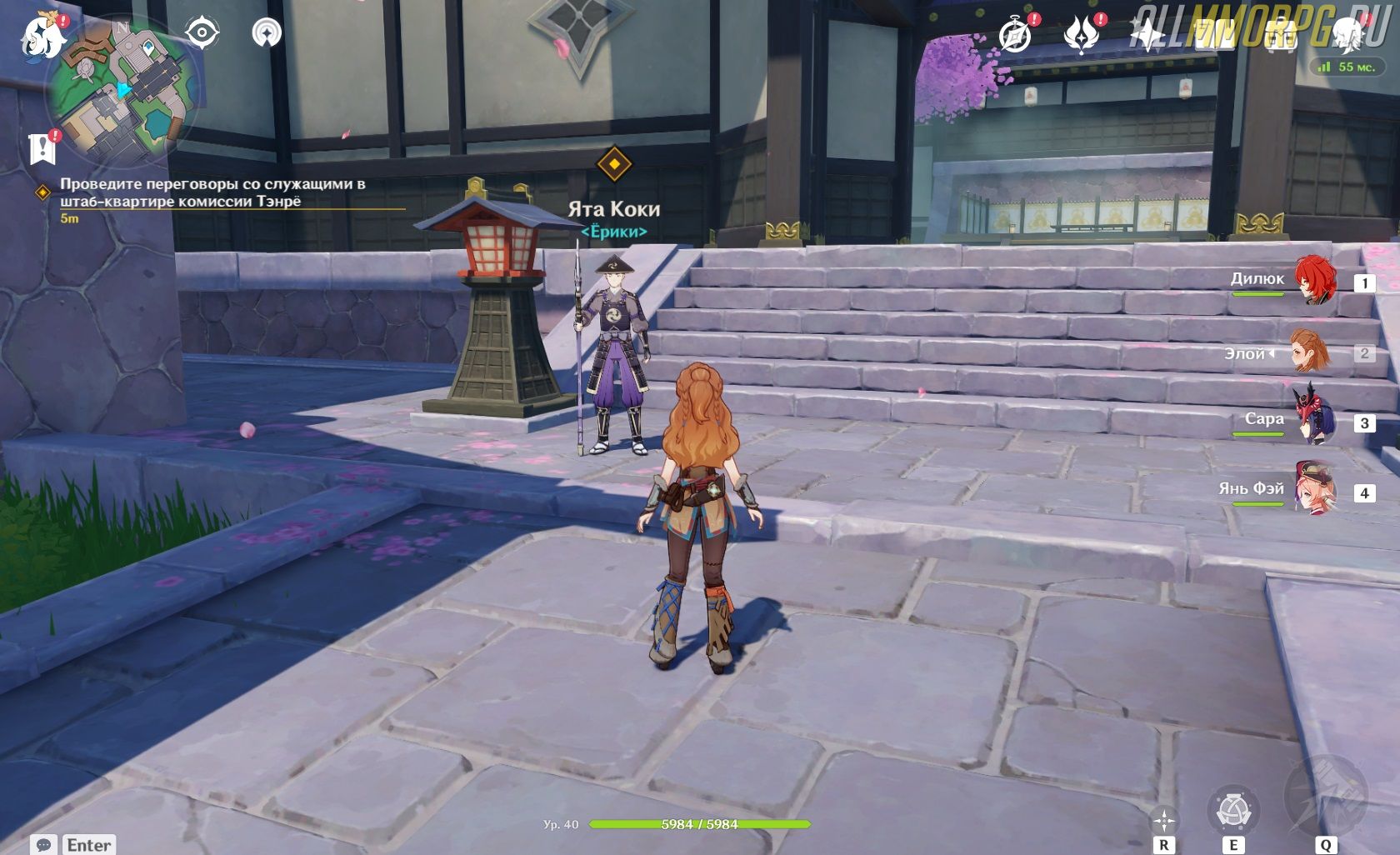Open the quest log exclamation bookmark
Screen dimensions: 1400x855
coord(42,148)
